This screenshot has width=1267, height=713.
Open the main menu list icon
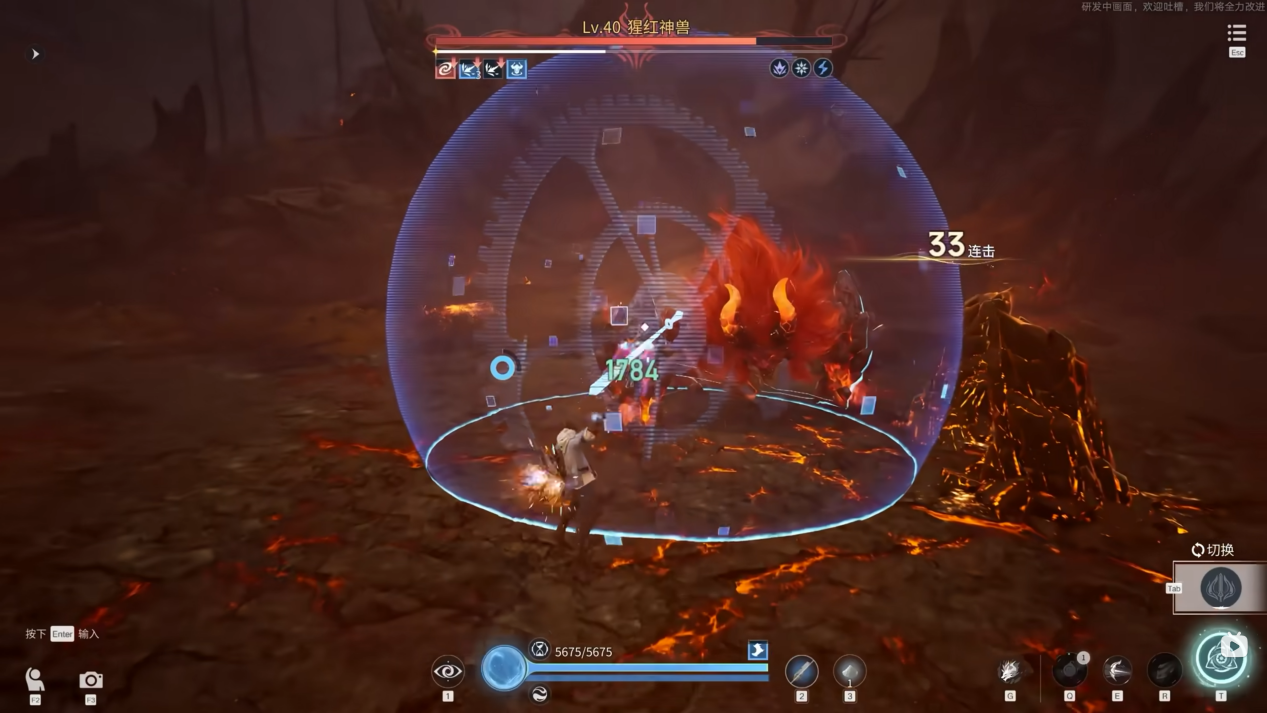(1236, 34)
